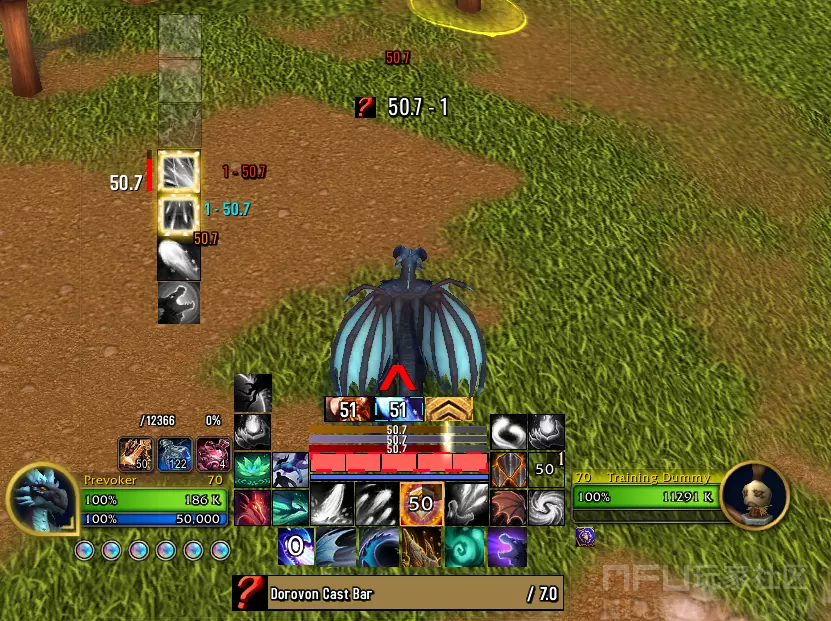
Task: Click the grey comet tracker icon
Action: tap(179, 259)
